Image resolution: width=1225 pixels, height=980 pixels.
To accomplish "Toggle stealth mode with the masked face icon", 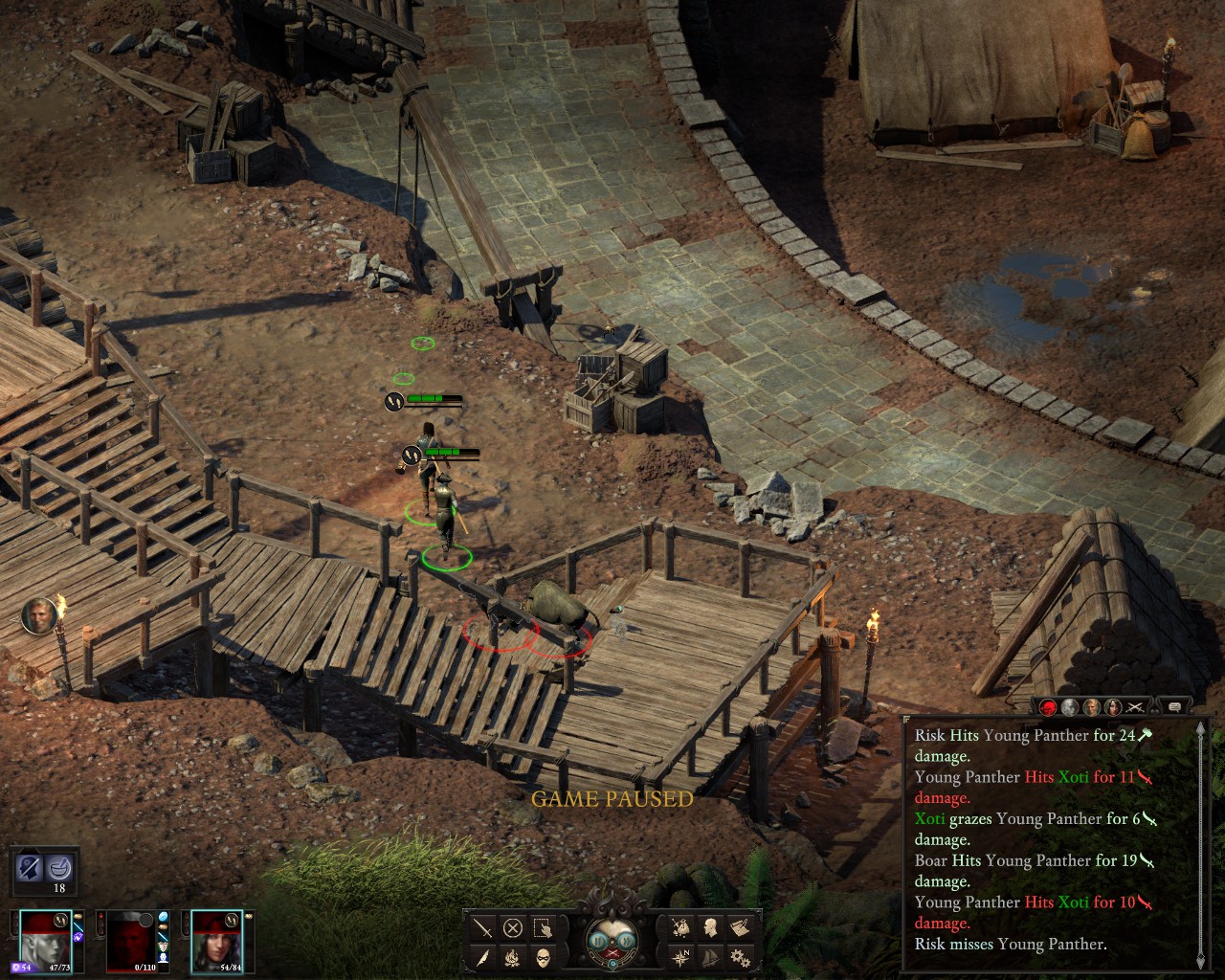I will pos(543,957).
